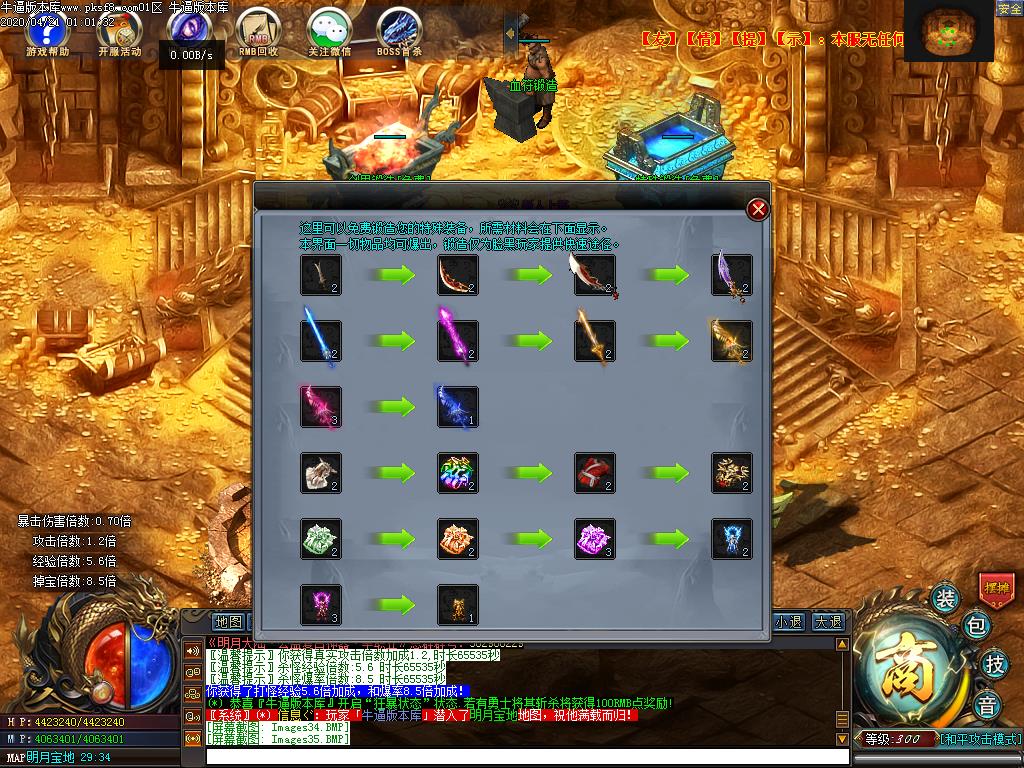The width and height of the screenshot is (1024, 768).
Task: Click the 关注微信 WeChat follow icon
Action: tap(329, 32)
